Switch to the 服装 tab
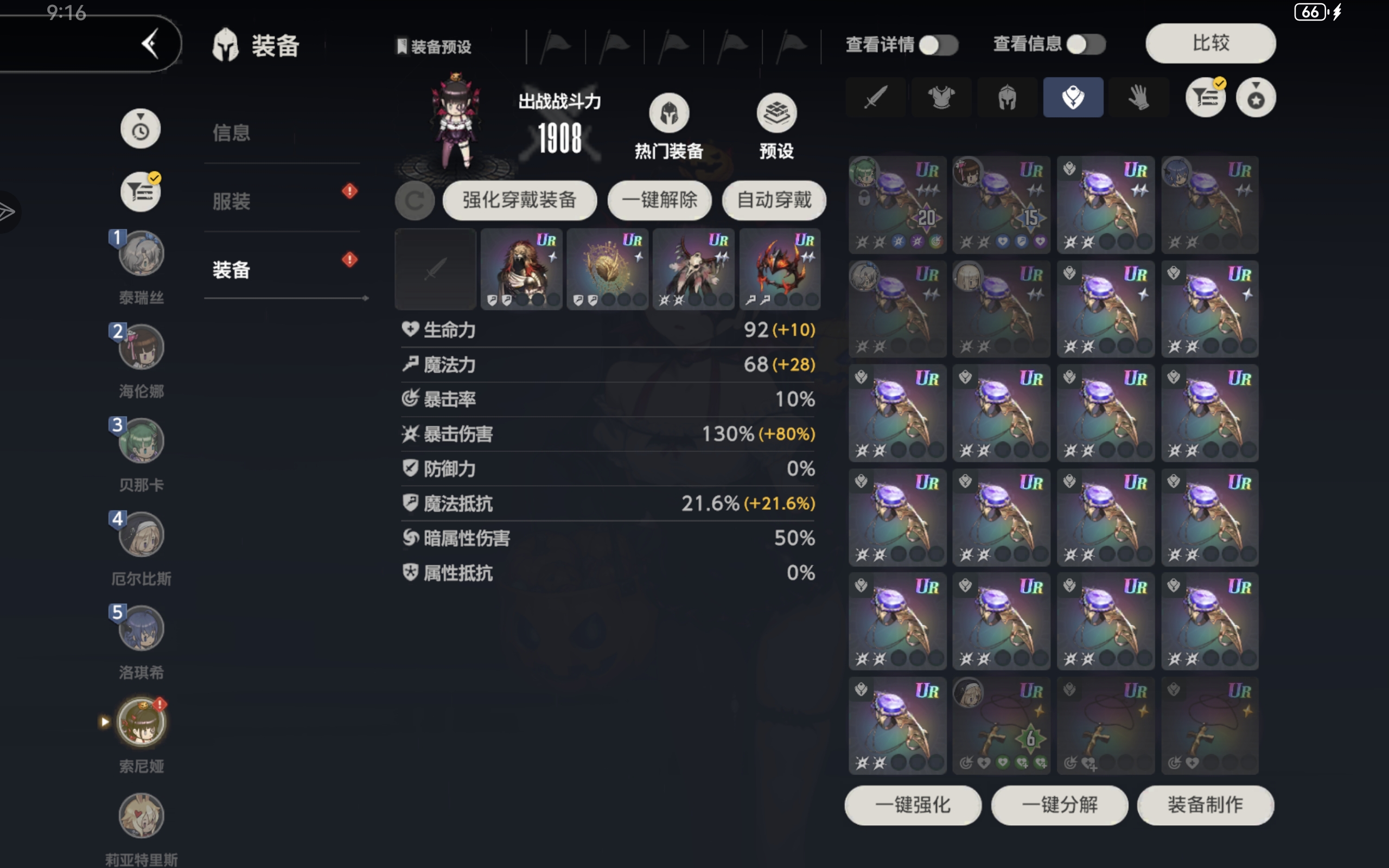 tap(231, 201)
